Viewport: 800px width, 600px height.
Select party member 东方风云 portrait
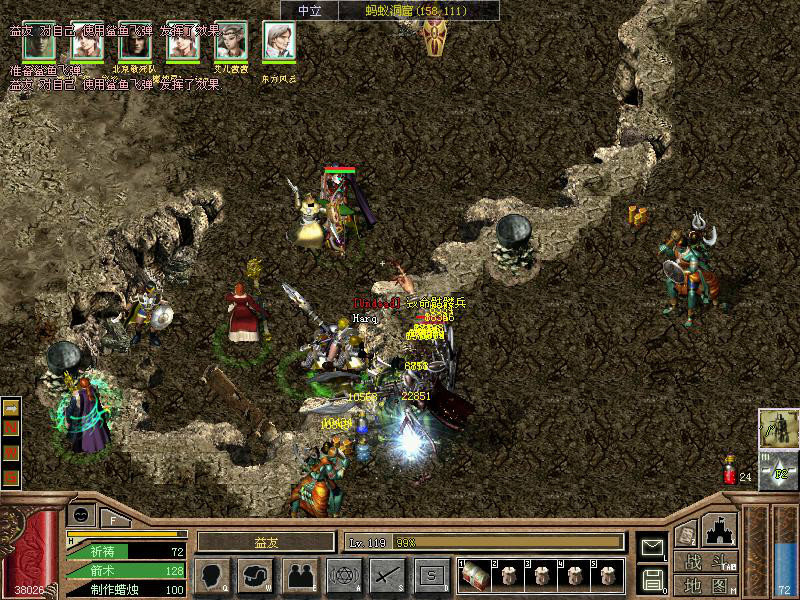(x=279, y=42)
